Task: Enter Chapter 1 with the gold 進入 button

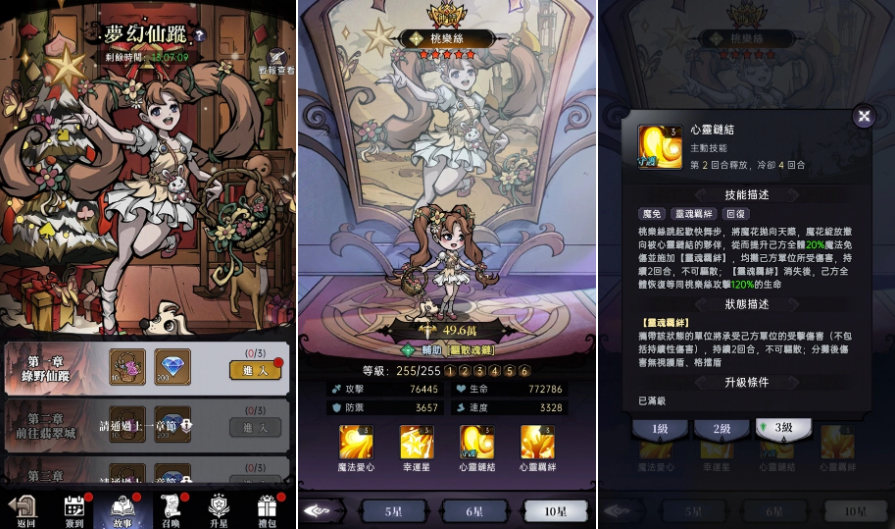Action: [255, 369]
